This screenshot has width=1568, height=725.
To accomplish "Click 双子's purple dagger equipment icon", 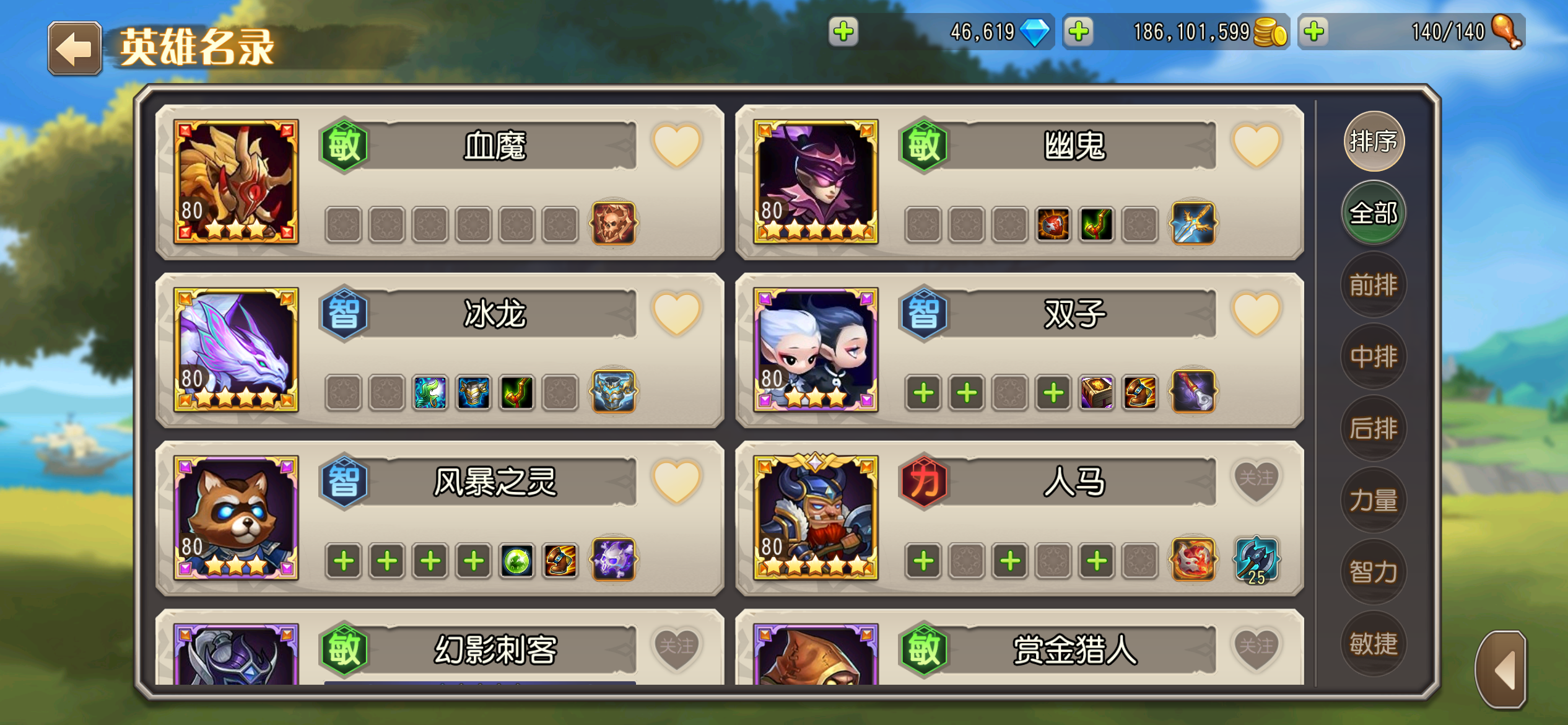I will click(x=1192, y=392).
